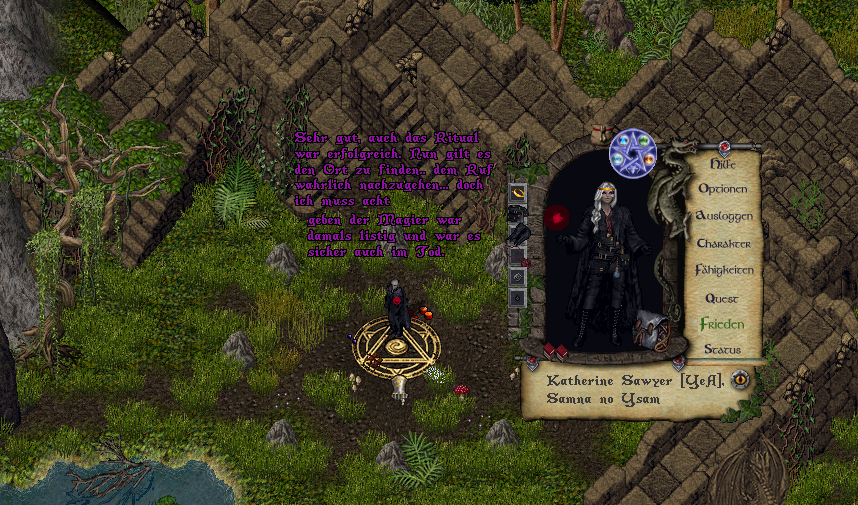Open the Quest log
The image size is (858, 505).
(722, 298)
